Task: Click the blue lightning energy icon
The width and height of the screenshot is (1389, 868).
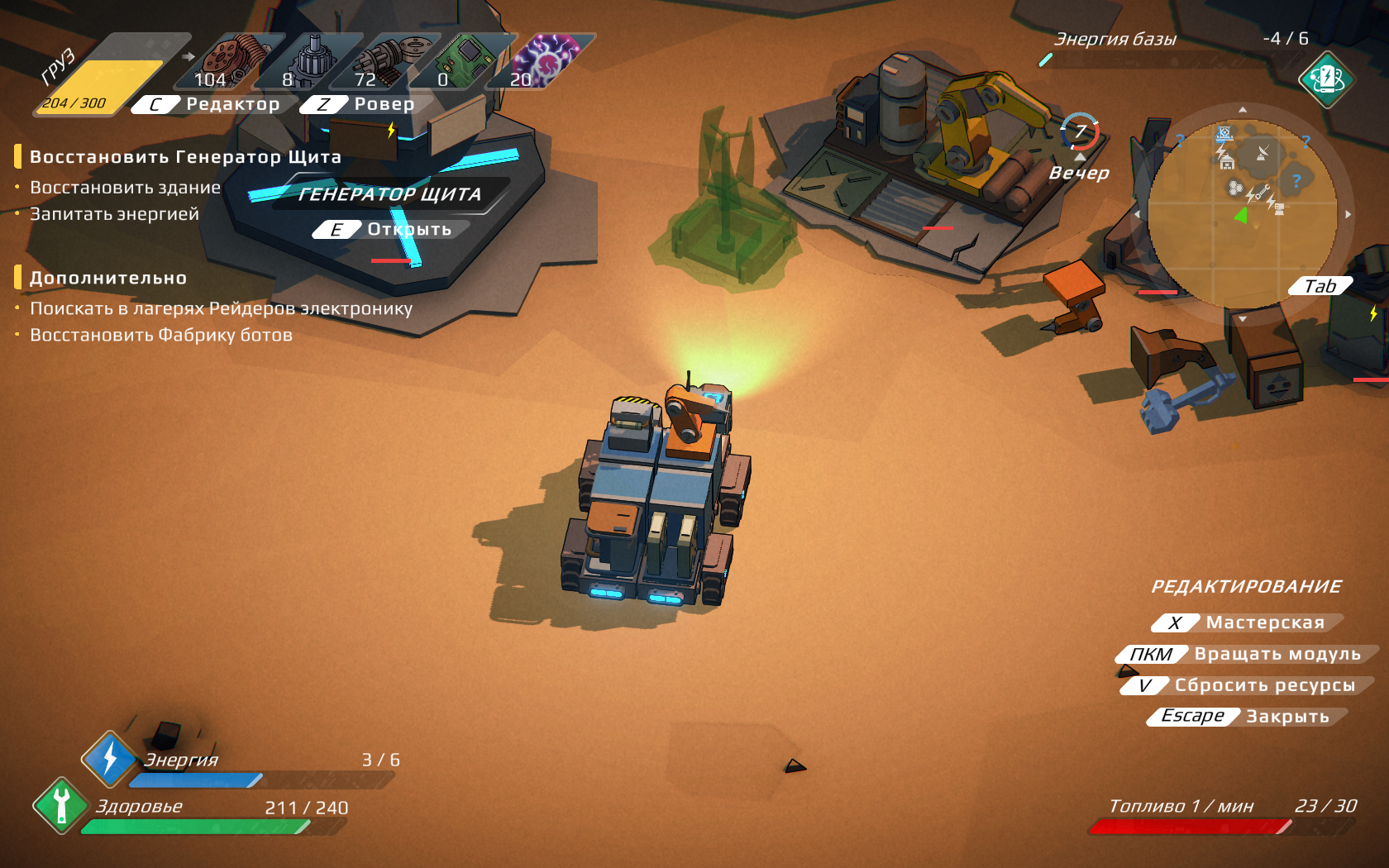Action: tap(109, 759)
